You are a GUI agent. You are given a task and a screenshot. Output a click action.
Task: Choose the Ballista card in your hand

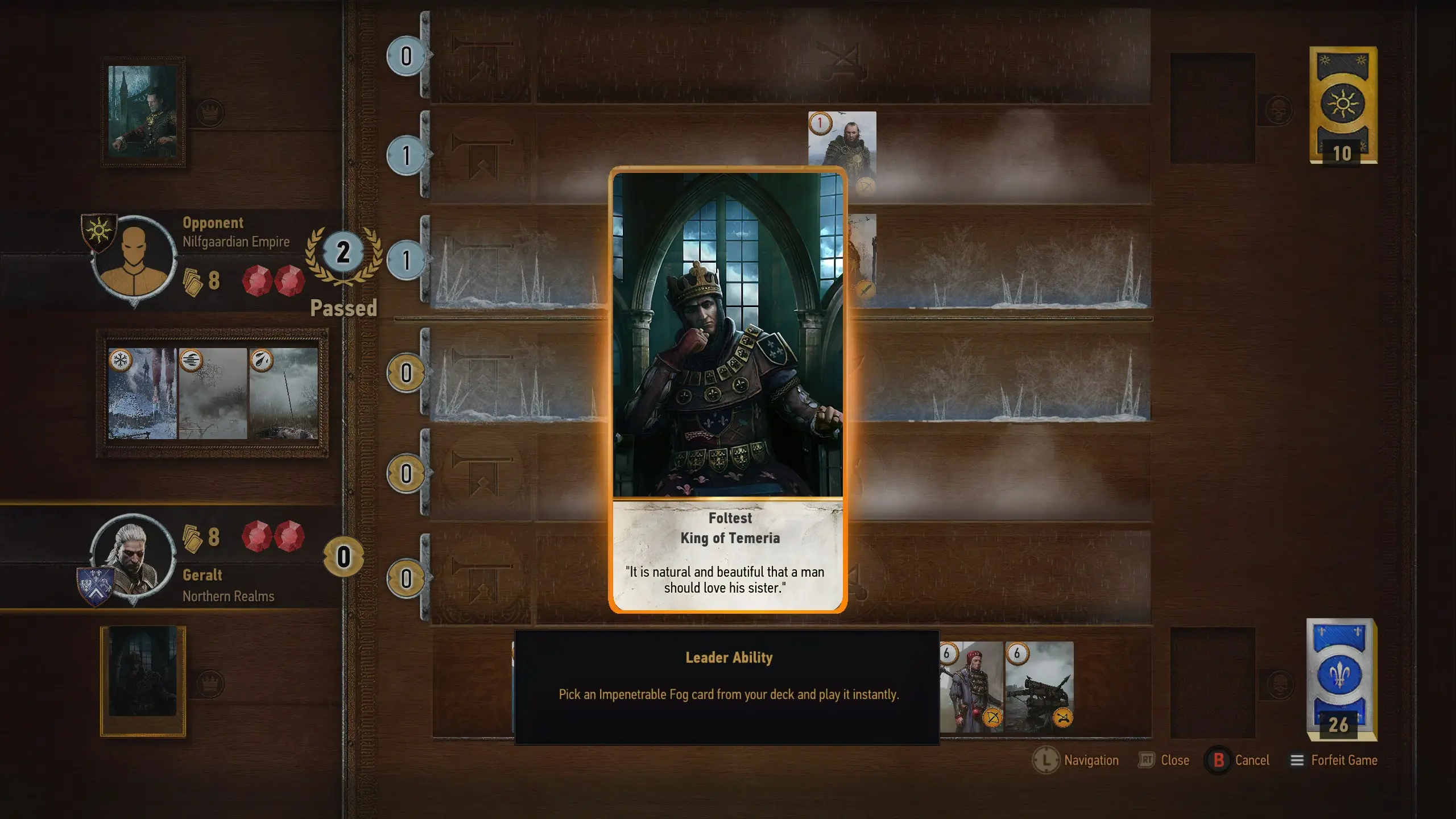click(x=1039, y=687)
